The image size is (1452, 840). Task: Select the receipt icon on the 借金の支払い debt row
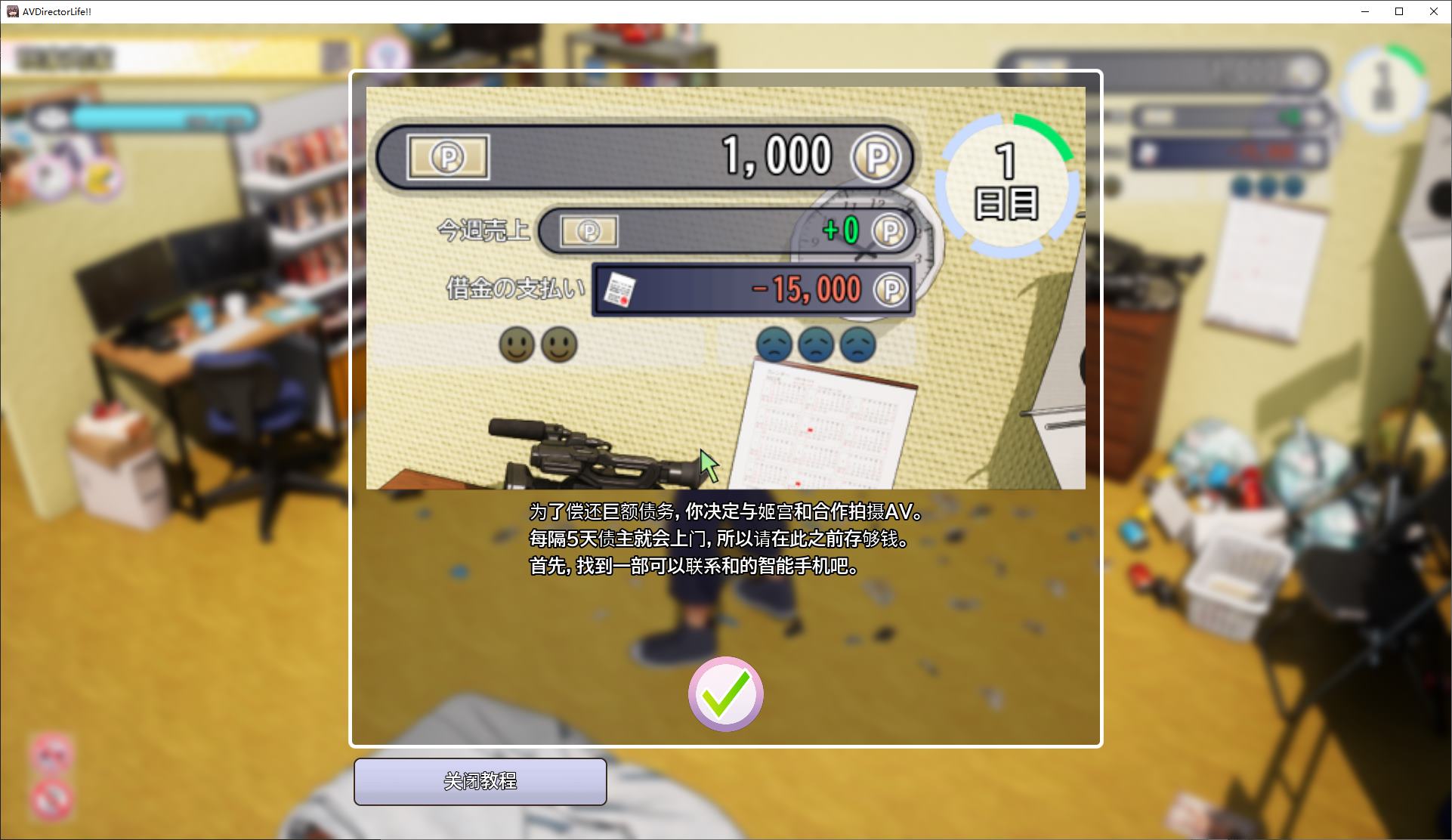[619, 289]
